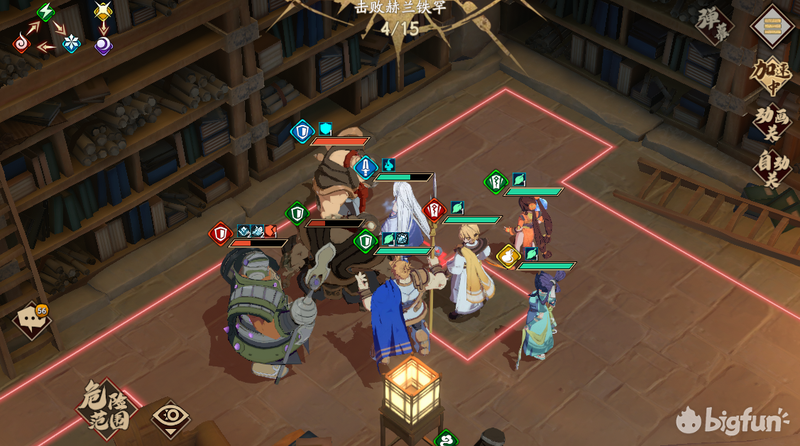Toggle the 危险范围 danger range display
Viewport: 800px width, 446px height.
tap(104, 408)
